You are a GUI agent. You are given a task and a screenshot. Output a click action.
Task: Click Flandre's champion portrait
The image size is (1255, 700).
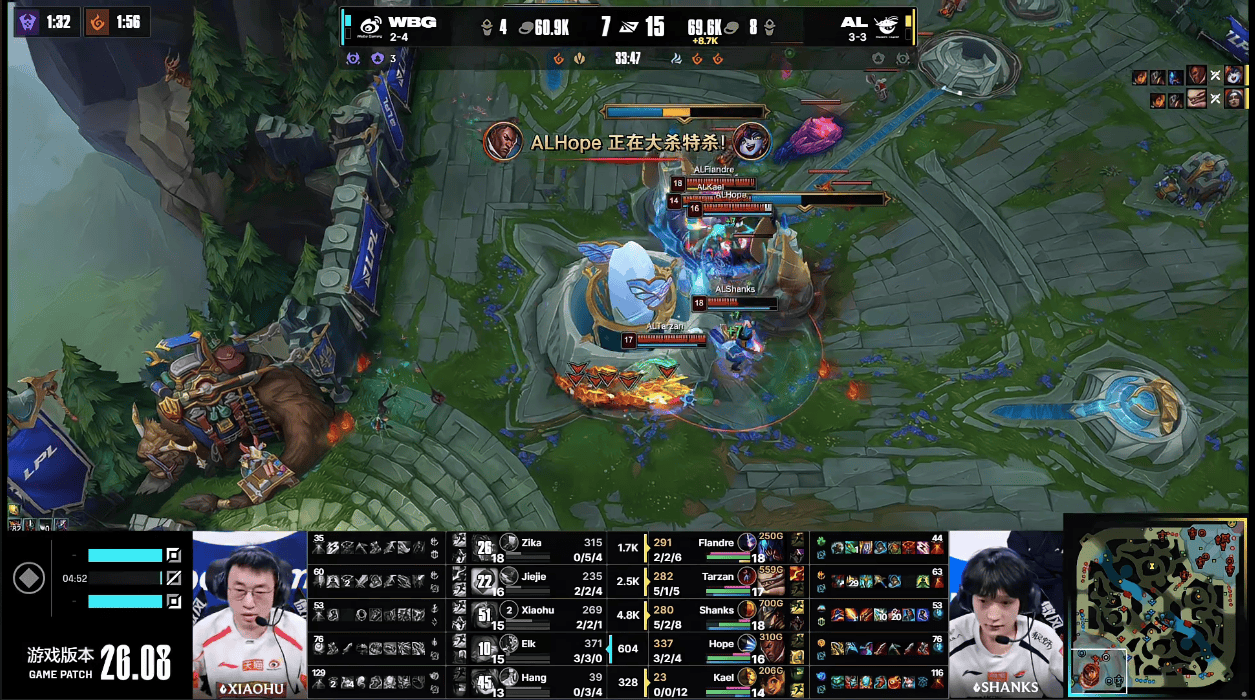pos(747,543)
